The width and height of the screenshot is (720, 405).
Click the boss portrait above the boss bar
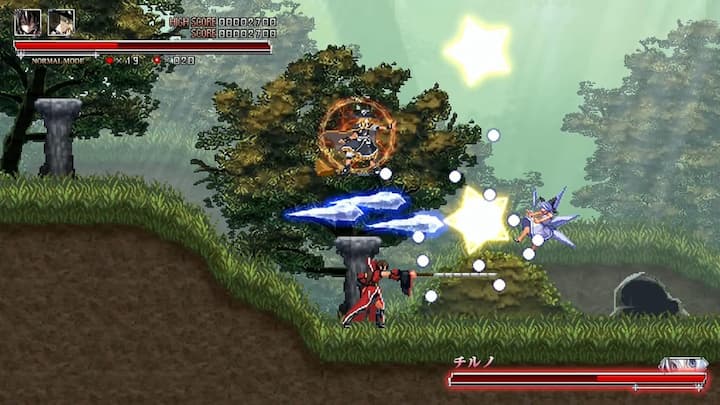[x=683, y=364]
